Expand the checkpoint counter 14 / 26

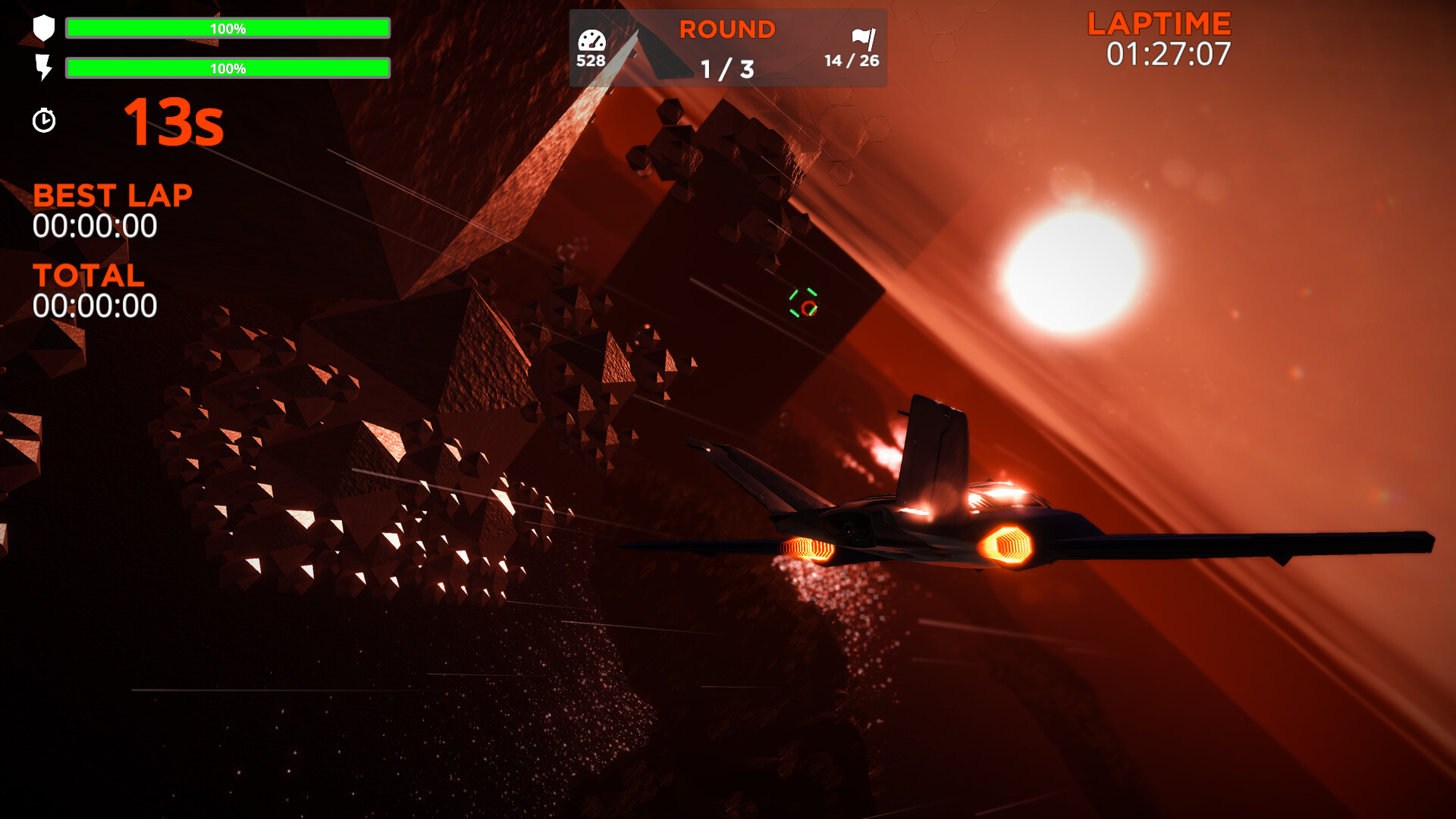pos(850,59)
